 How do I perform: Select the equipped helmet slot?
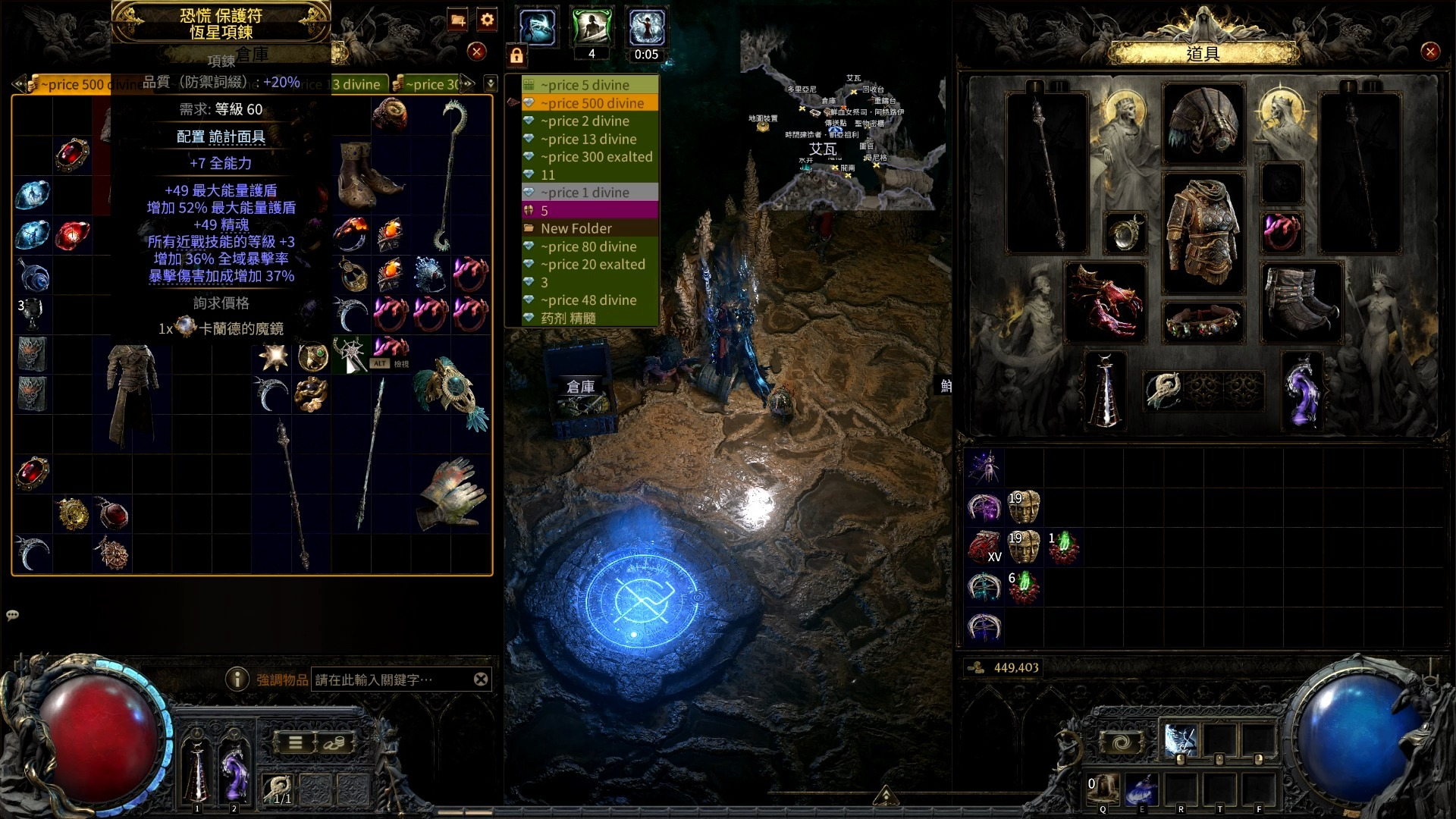(1203, 124)
